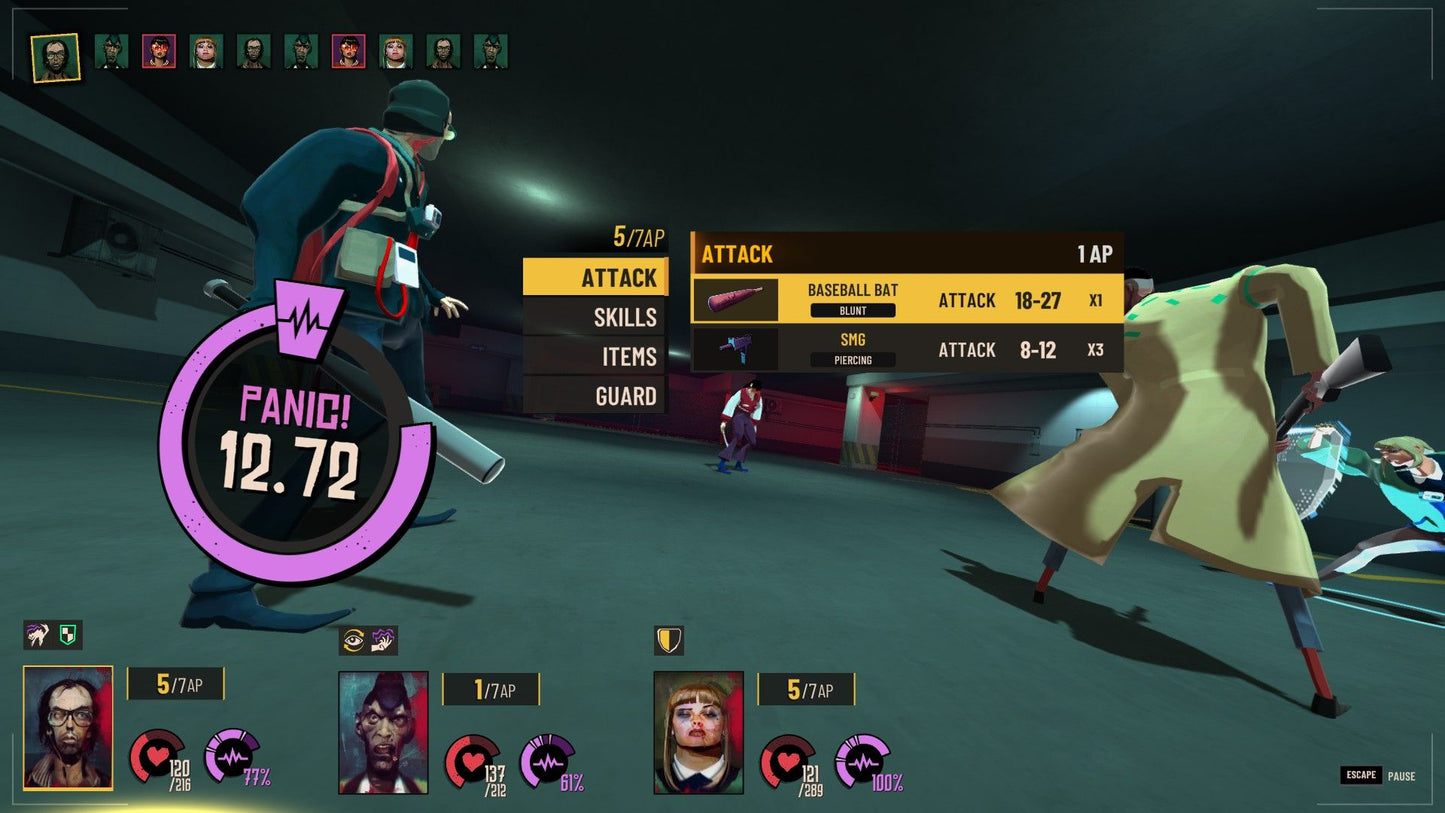Viewport: 1445px width, 813px height.
Task: Attack with the Baseball Bat
Action: pos(907,299)
